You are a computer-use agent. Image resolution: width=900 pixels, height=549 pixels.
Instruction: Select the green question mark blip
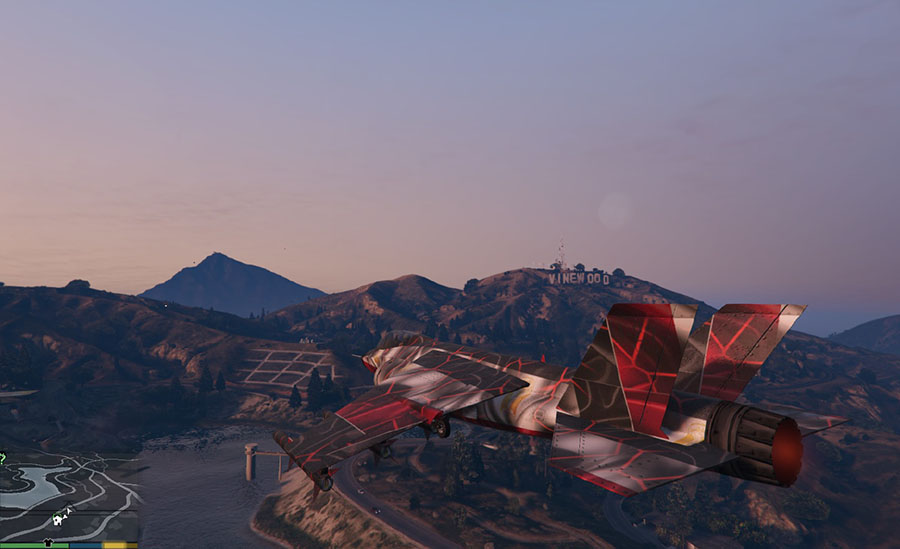(x=3, y=458)
